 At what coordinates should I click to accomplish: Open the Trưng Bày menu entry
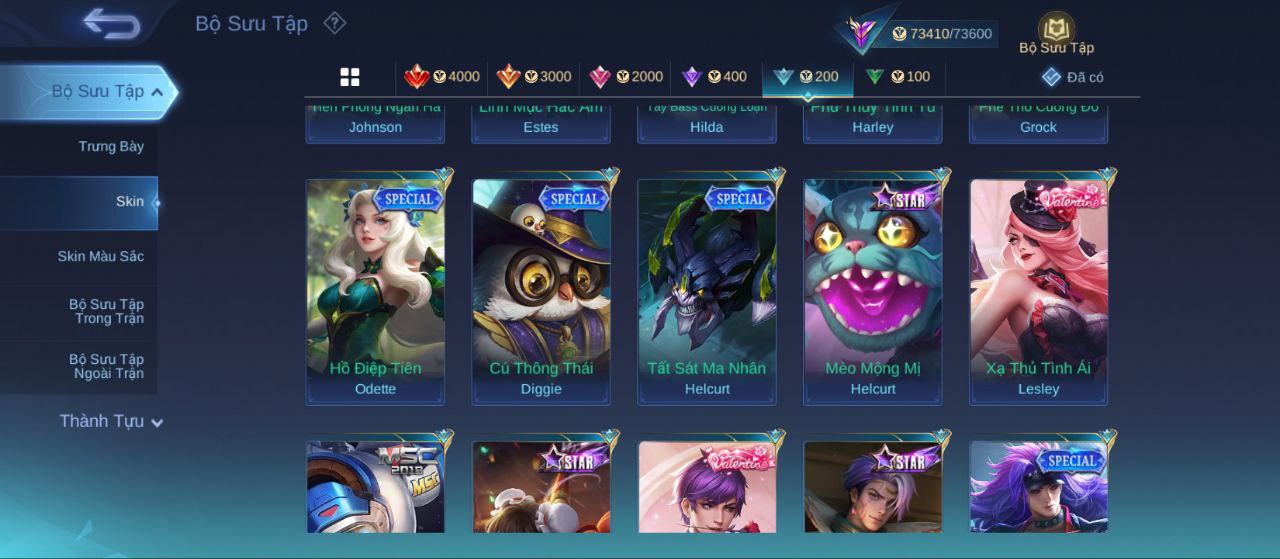coord(111,146)
